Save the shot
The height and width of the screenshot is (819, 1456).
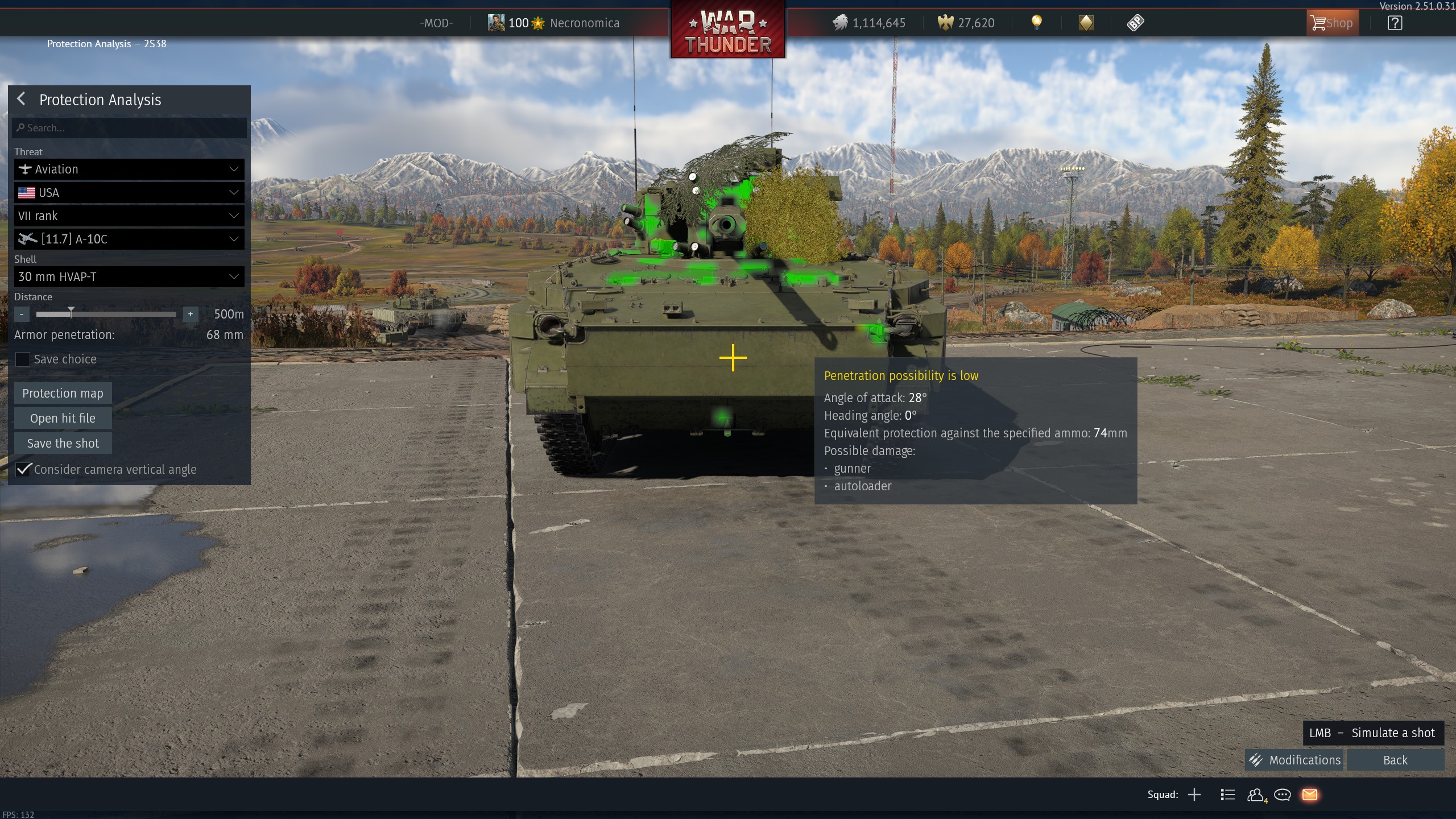point(63,443)
